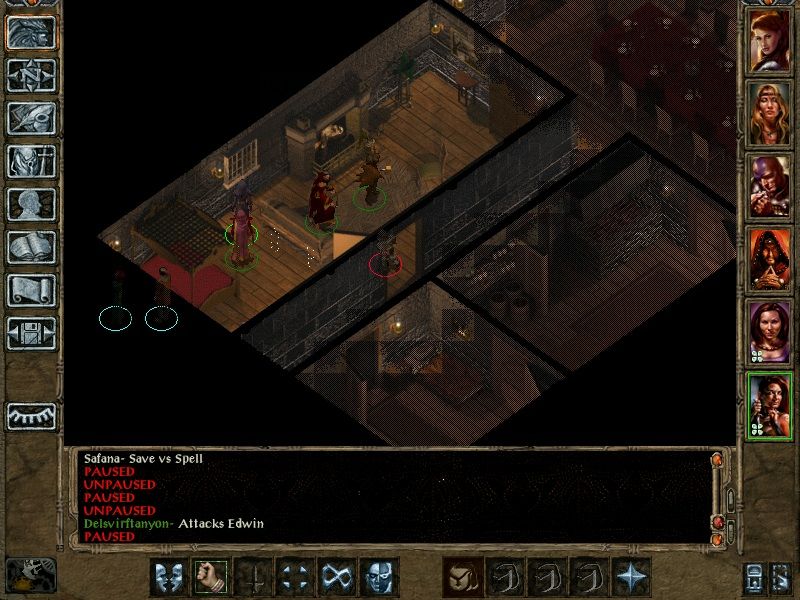
Task: Click the closed-eye rest button
Action: pyautogui.click(x=31, y=415)
